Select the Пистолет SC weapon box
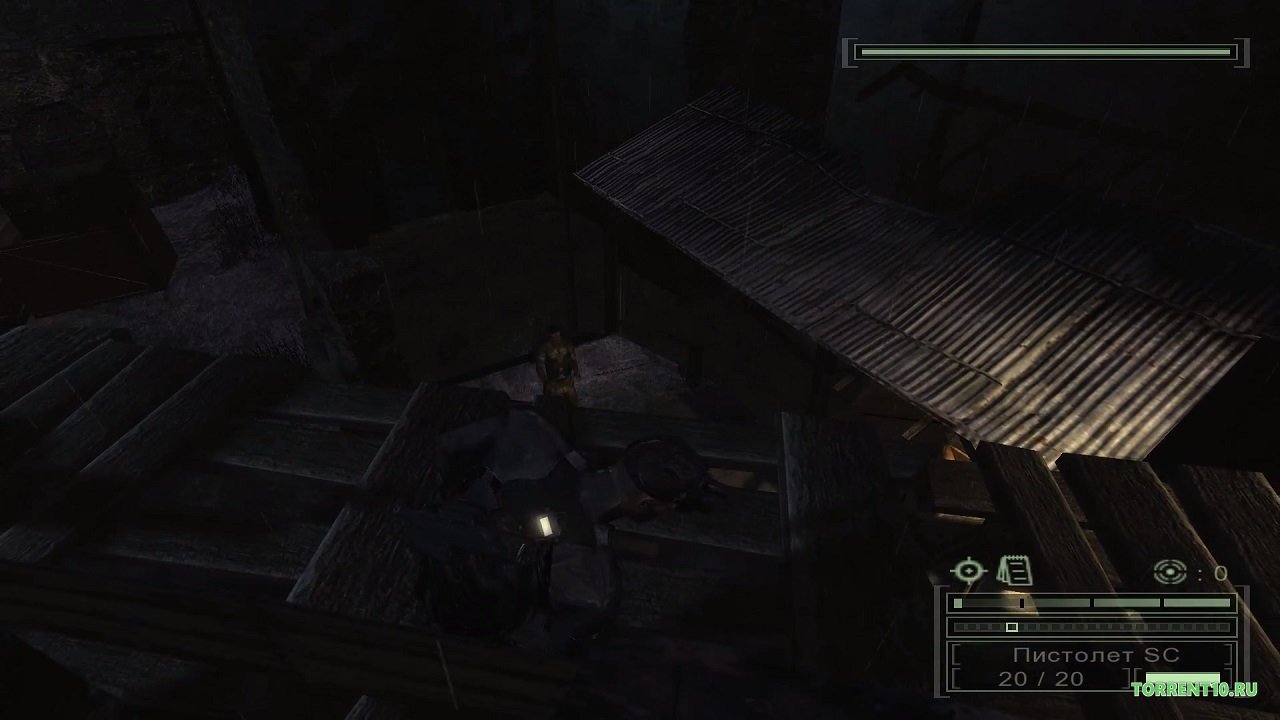The width and height of the screenshot is (1280, 720). click(1094, 657)
